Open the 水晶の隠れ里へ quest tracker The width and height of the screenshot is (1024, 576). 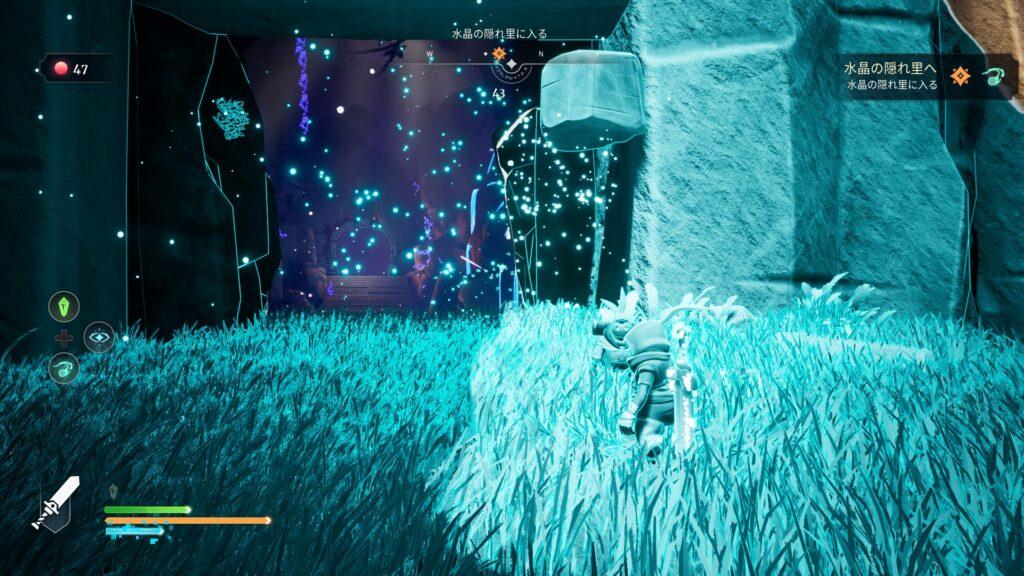892,76
